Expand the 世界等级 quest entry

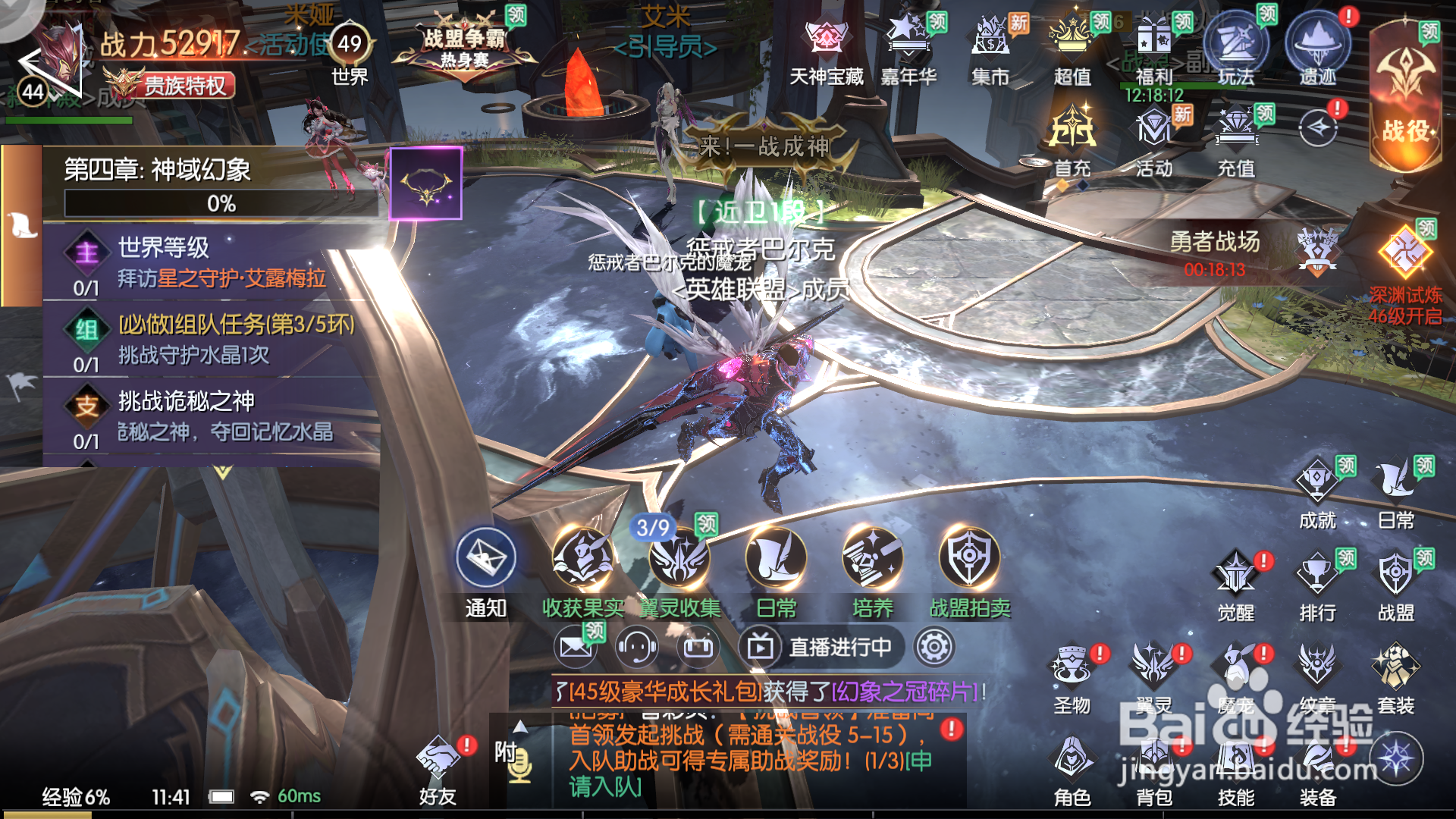pos(163,250)
